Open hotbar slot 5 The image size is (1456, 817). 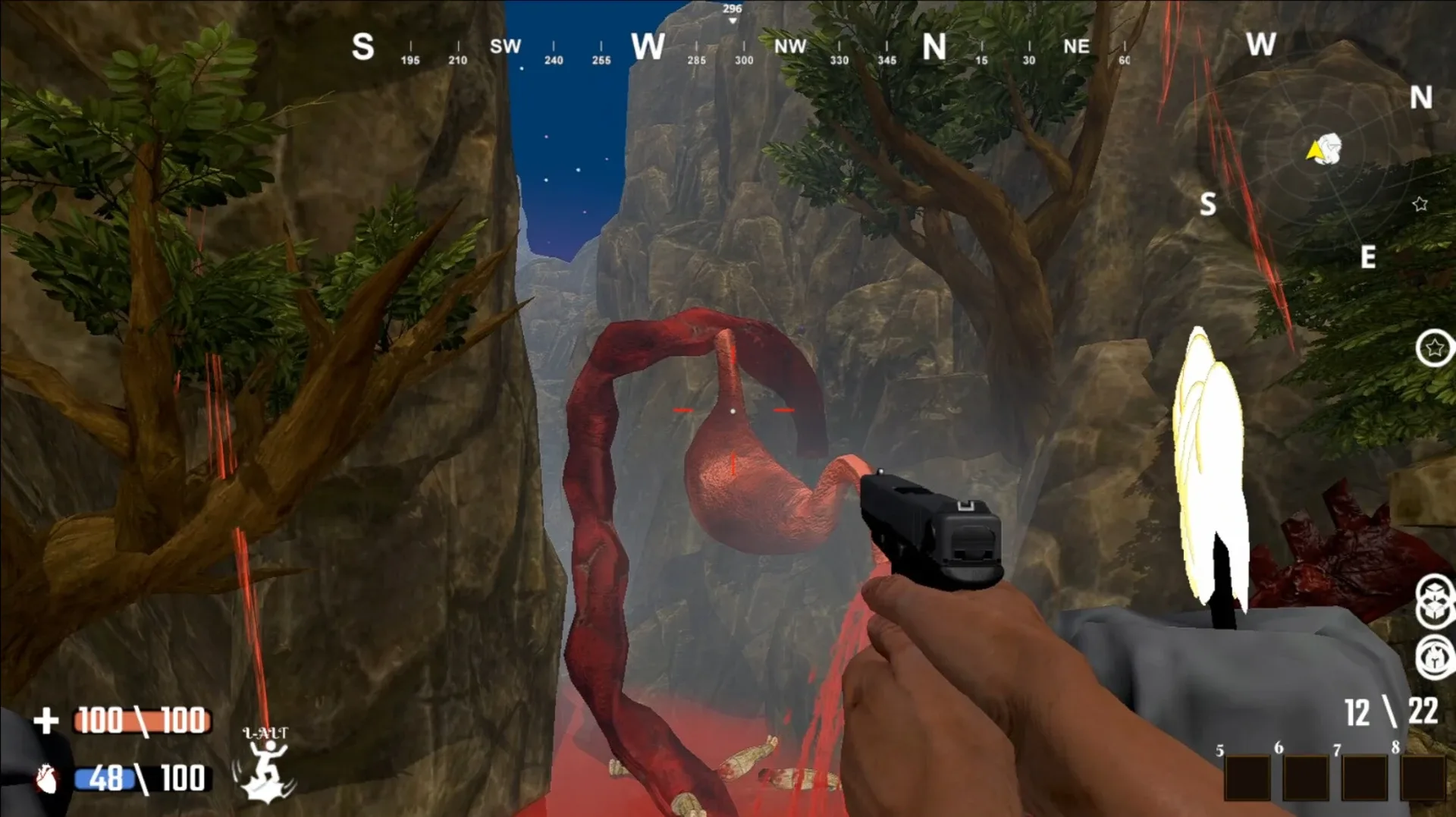[x=1247, y=778]
